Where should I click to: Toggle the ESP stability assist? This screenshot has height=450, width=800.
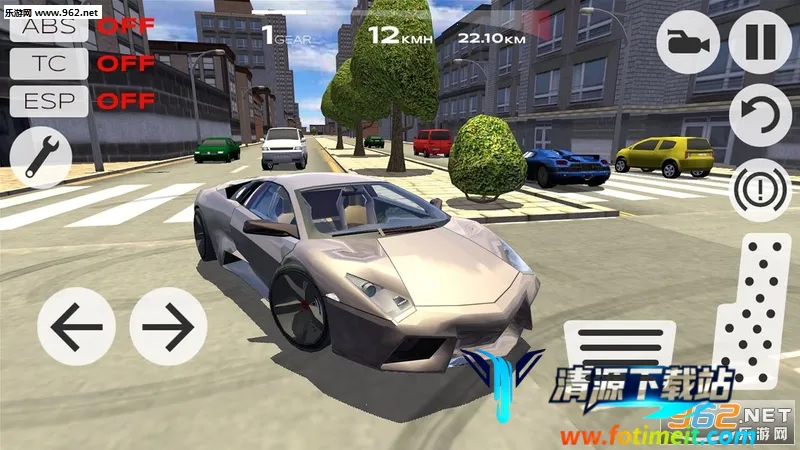click(x=48, y=100)
